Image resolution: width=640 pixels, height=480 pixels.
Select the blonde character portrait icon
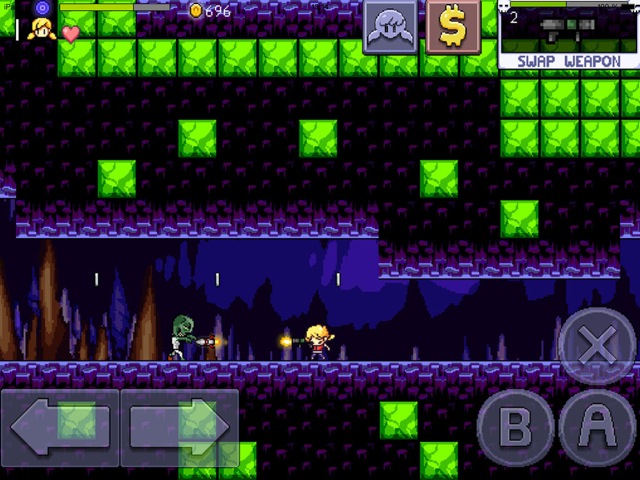click(42, 29)
